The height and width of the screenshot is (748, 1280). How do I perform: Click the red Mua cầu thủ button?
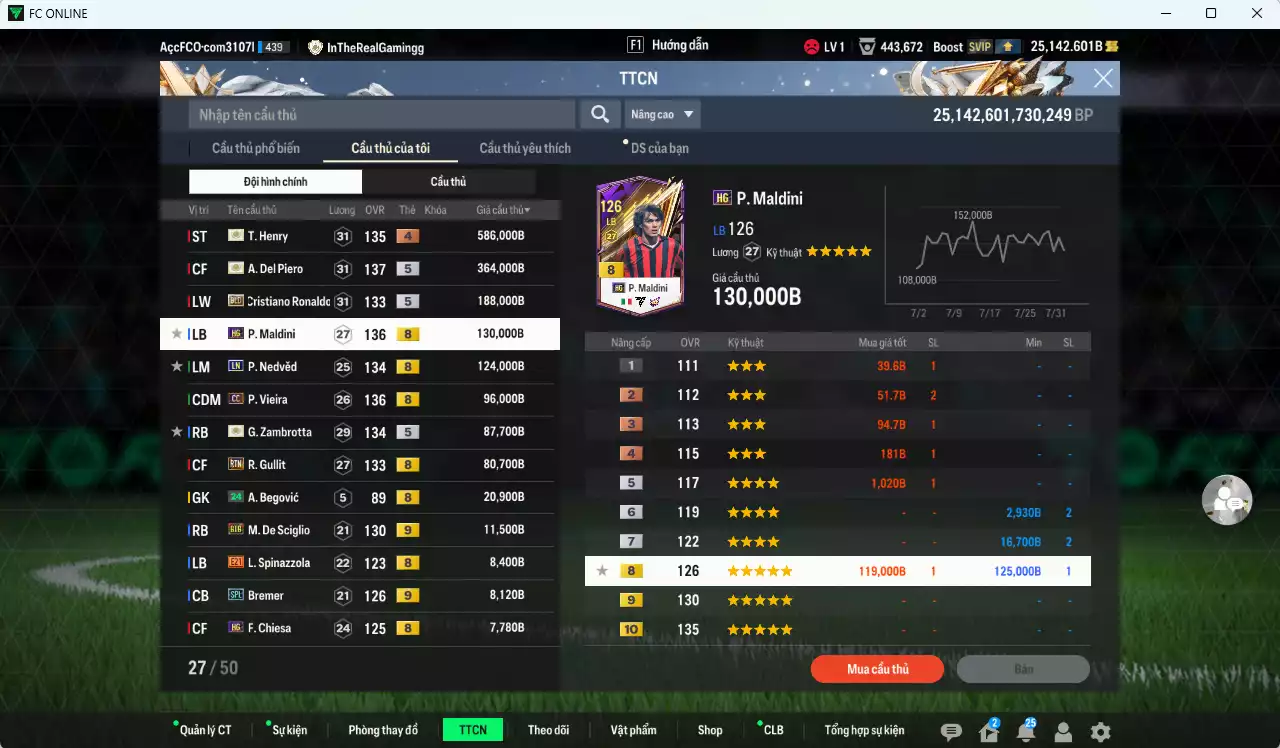pos(877,669)
